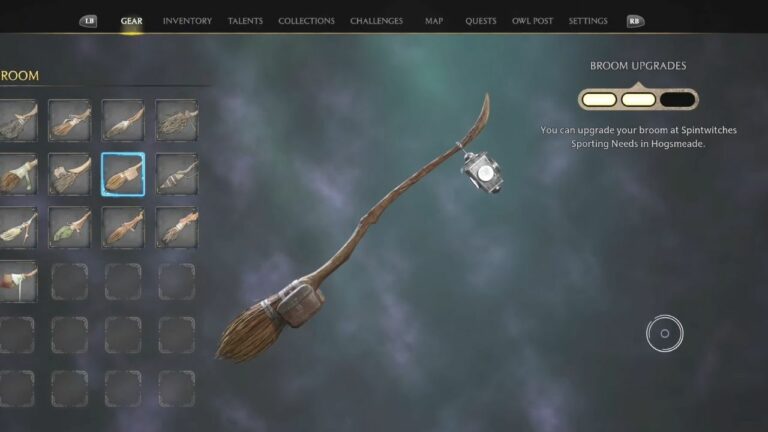Screen dimensions: 768x432
Task: Open the Talents tab
Action: [245, 21]
